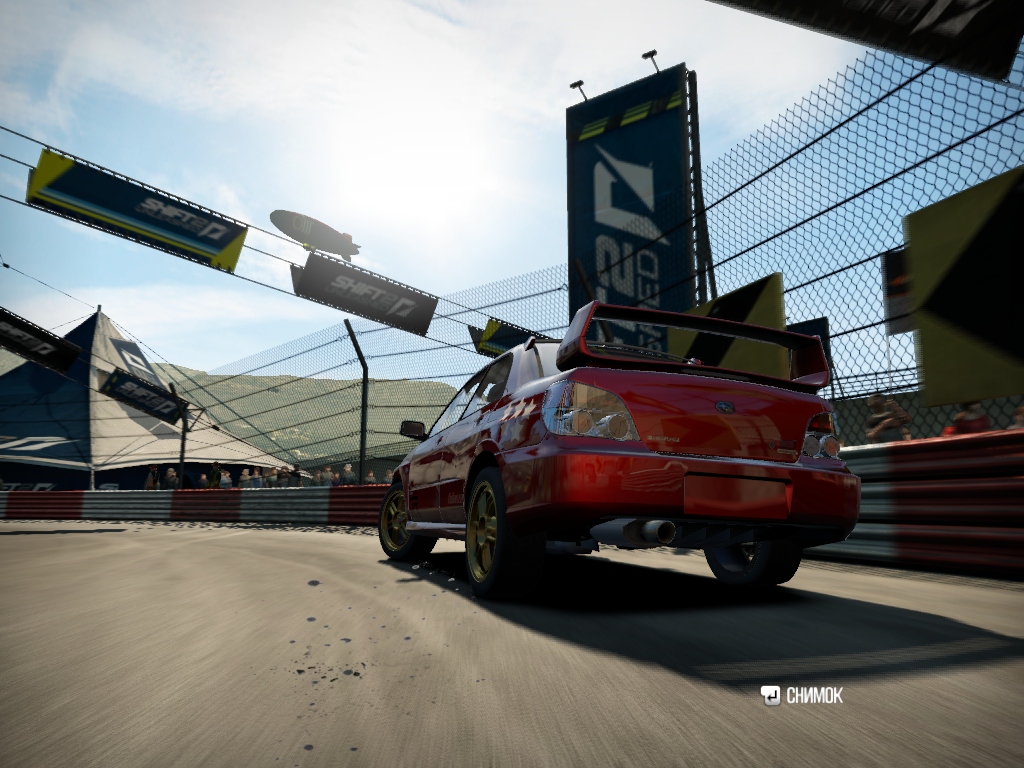The width and height of the screenshot is (1024, 768).
Task: Take a photo with the СНИМОК button
Action: (x=802, y=696)
